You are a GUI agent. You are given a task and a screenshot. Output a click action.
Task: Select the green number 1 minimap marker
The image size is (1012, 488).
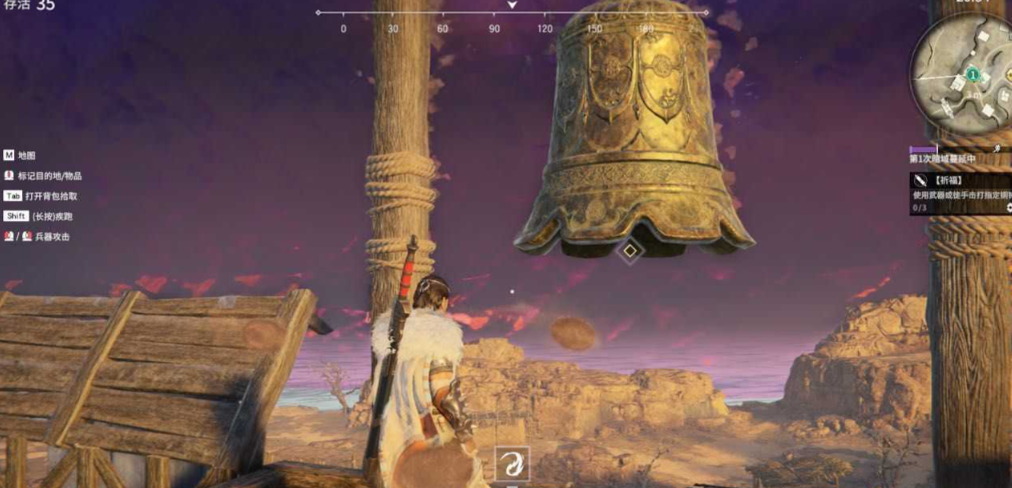point(972,75)
